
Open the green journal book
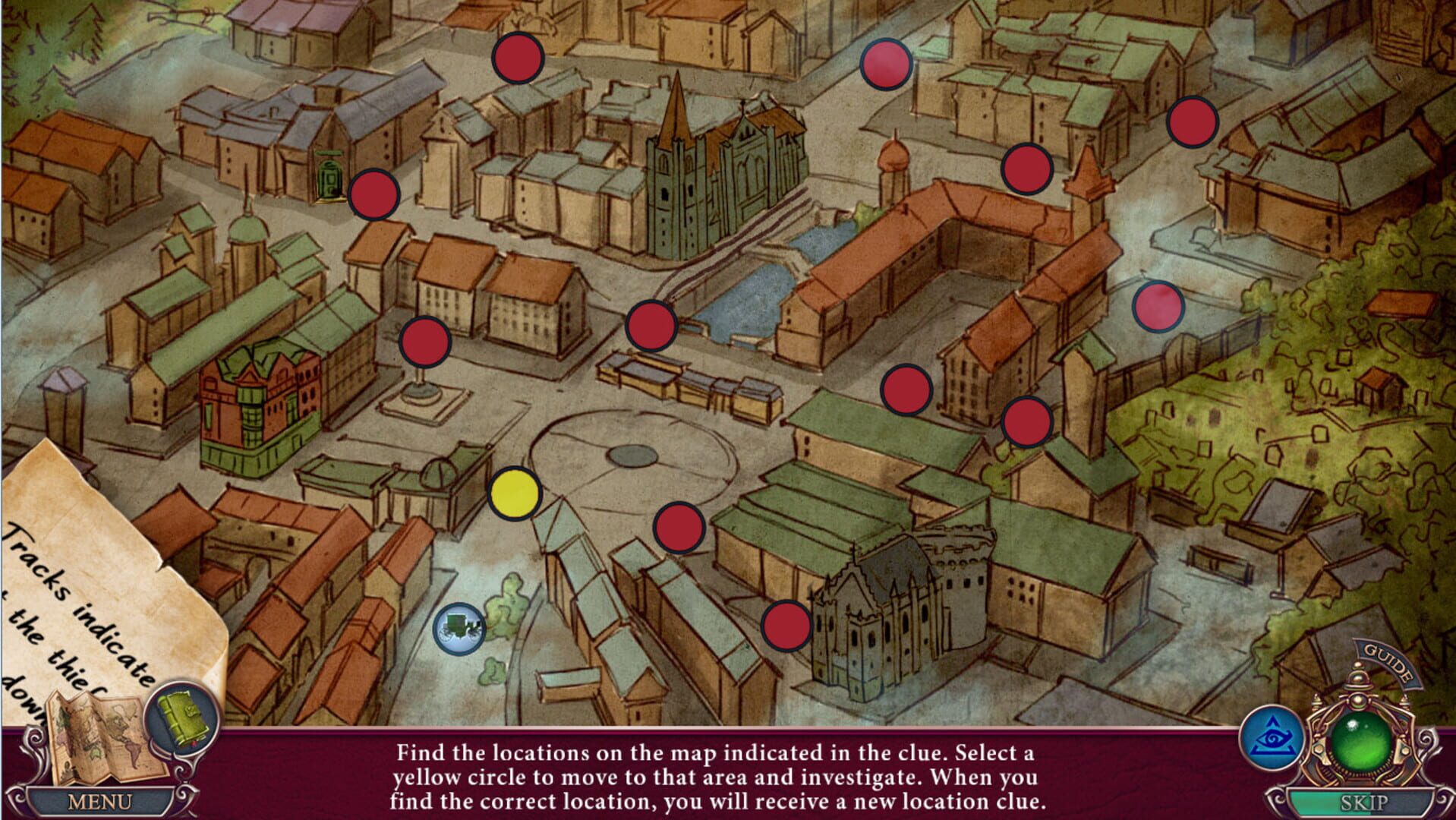tap(182, 717)
